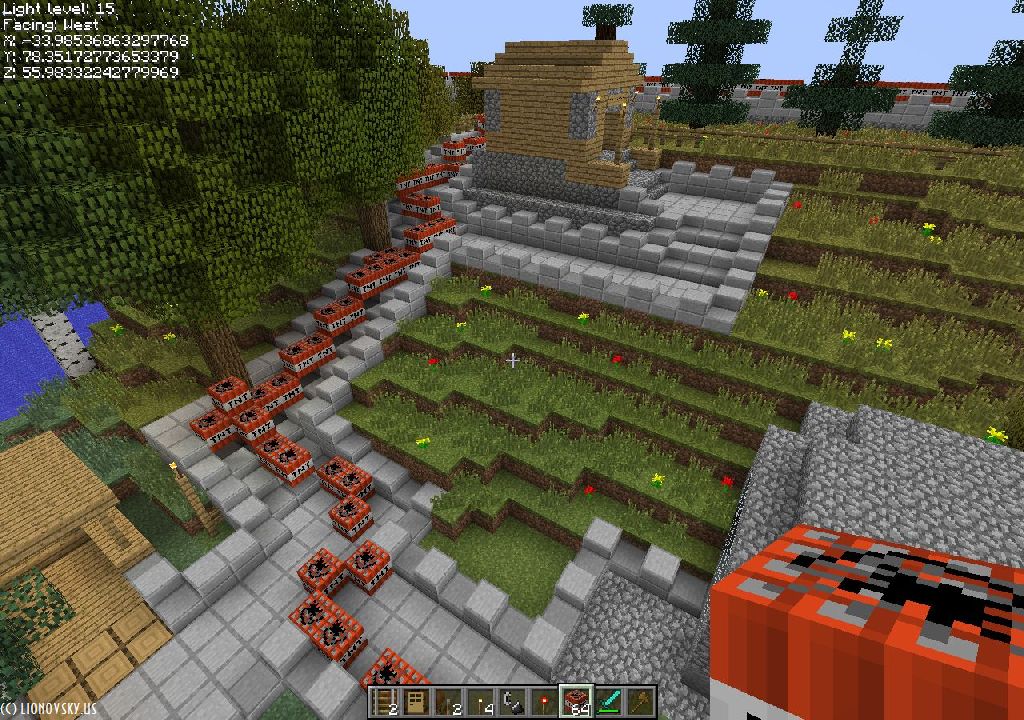This screenshot has height=720, width=1024.
Task: Equip the flint and steel
Action: [x=511, y=702]
